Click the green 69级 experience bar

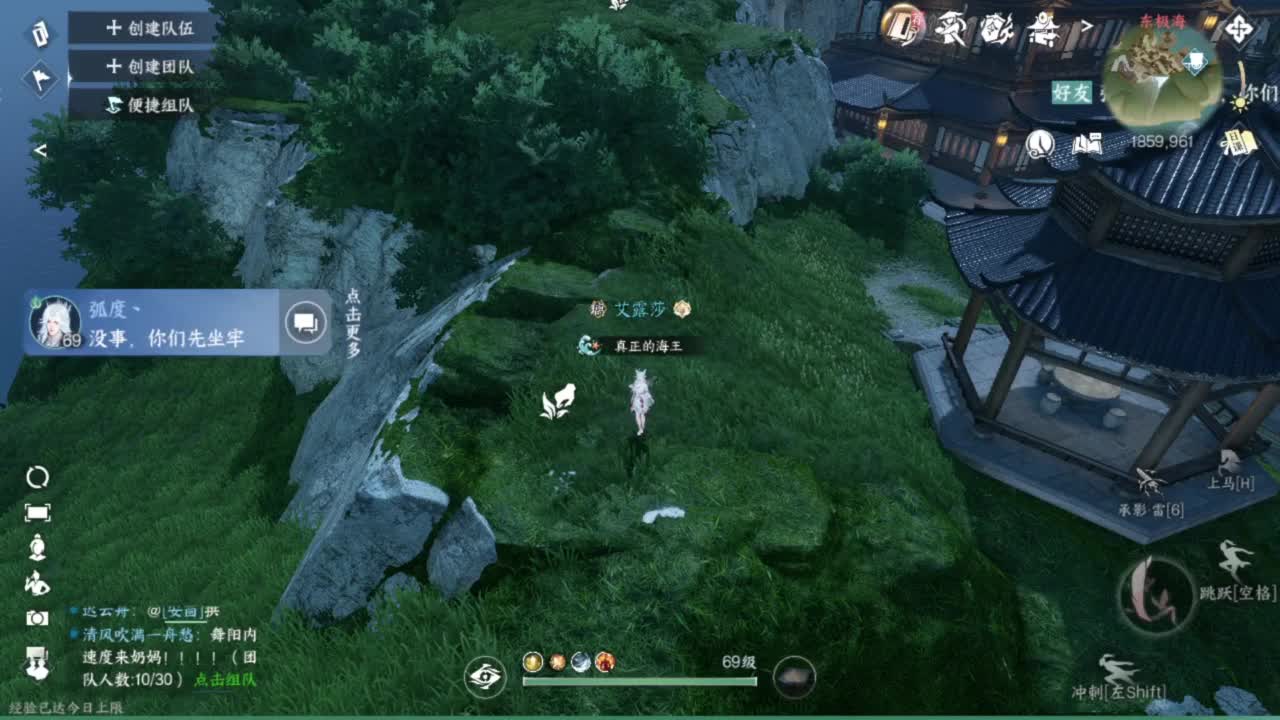(638, 681)
